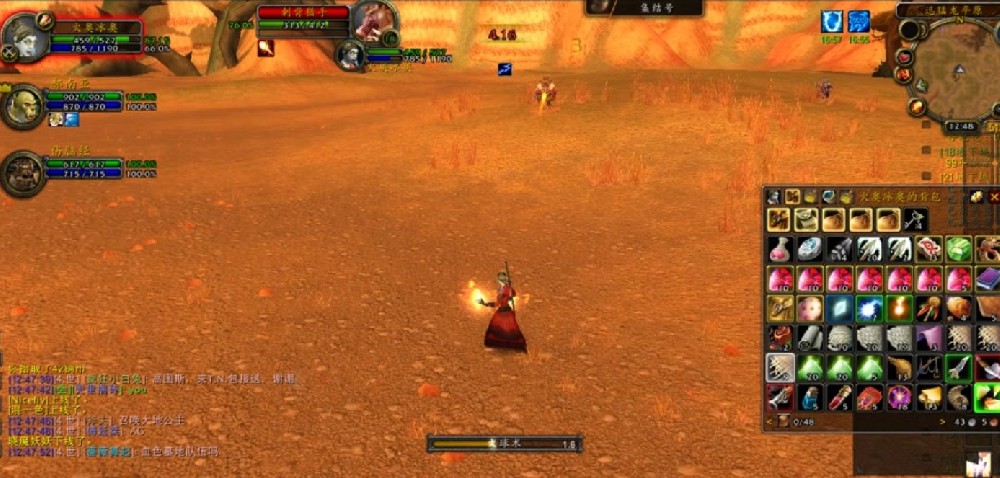The height and width of the screenshot is (478, 1000).
Task: Click the target-of-target small portrait
Action: pos(350,54)
